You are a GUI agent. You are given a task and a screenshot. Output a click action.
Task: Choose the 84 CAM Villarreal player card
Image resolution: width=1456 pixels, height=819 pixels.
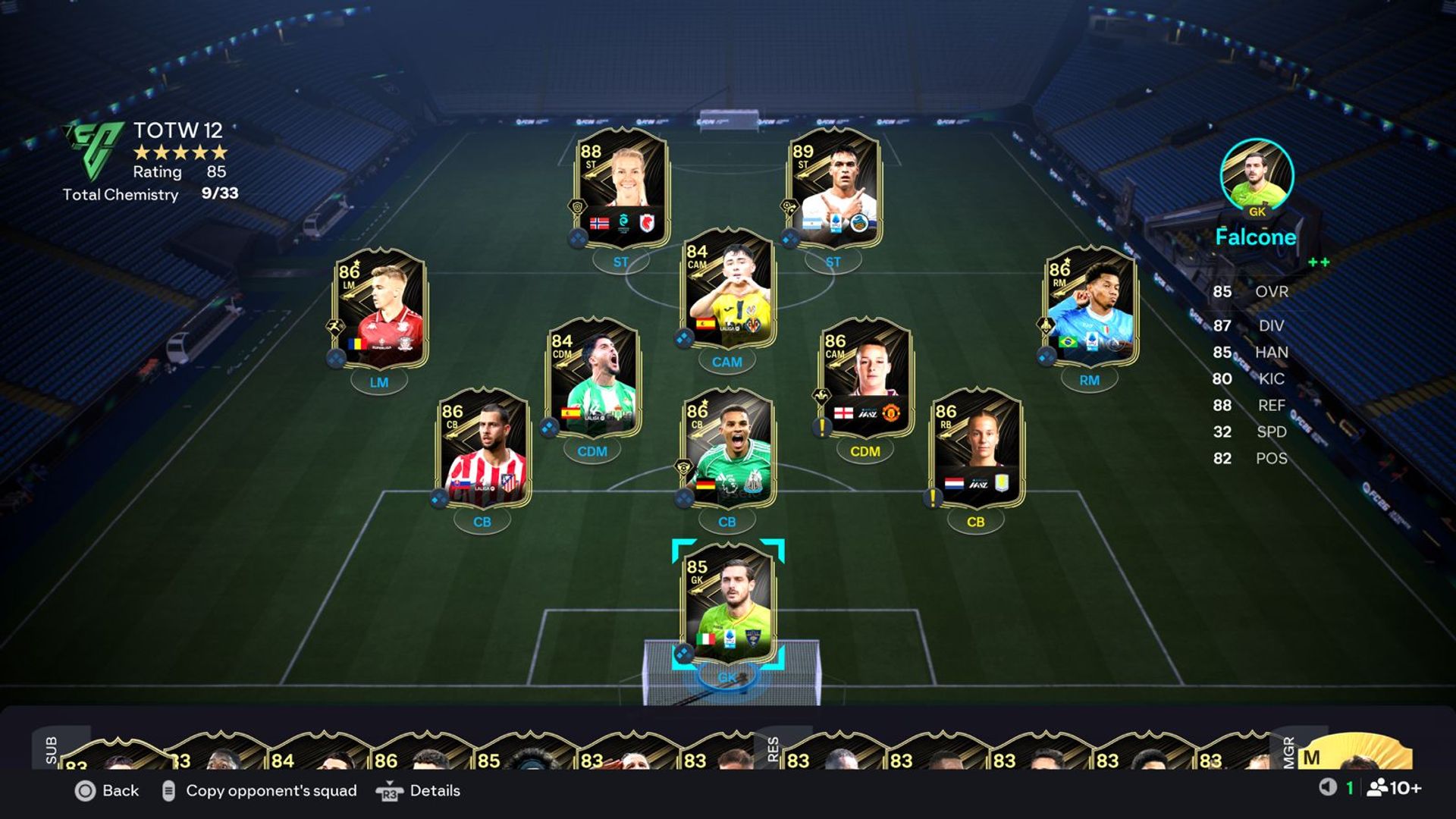coord(728,288)
